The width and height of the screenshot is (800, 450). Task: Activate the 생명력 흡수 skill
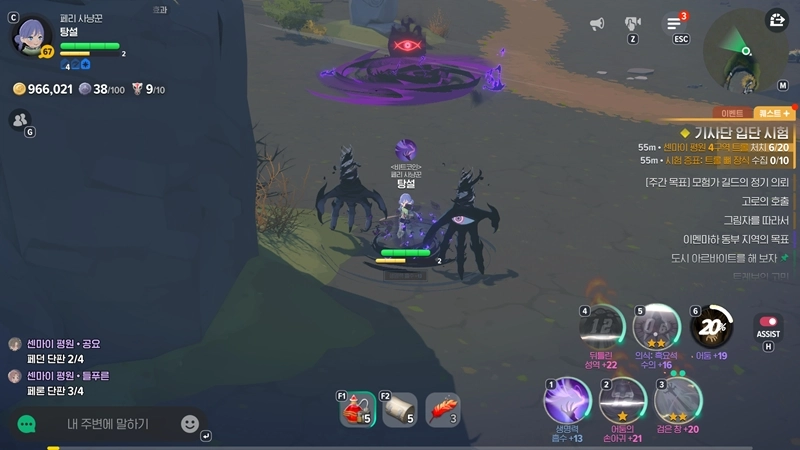pyautogui.click(x=567, y=401)
